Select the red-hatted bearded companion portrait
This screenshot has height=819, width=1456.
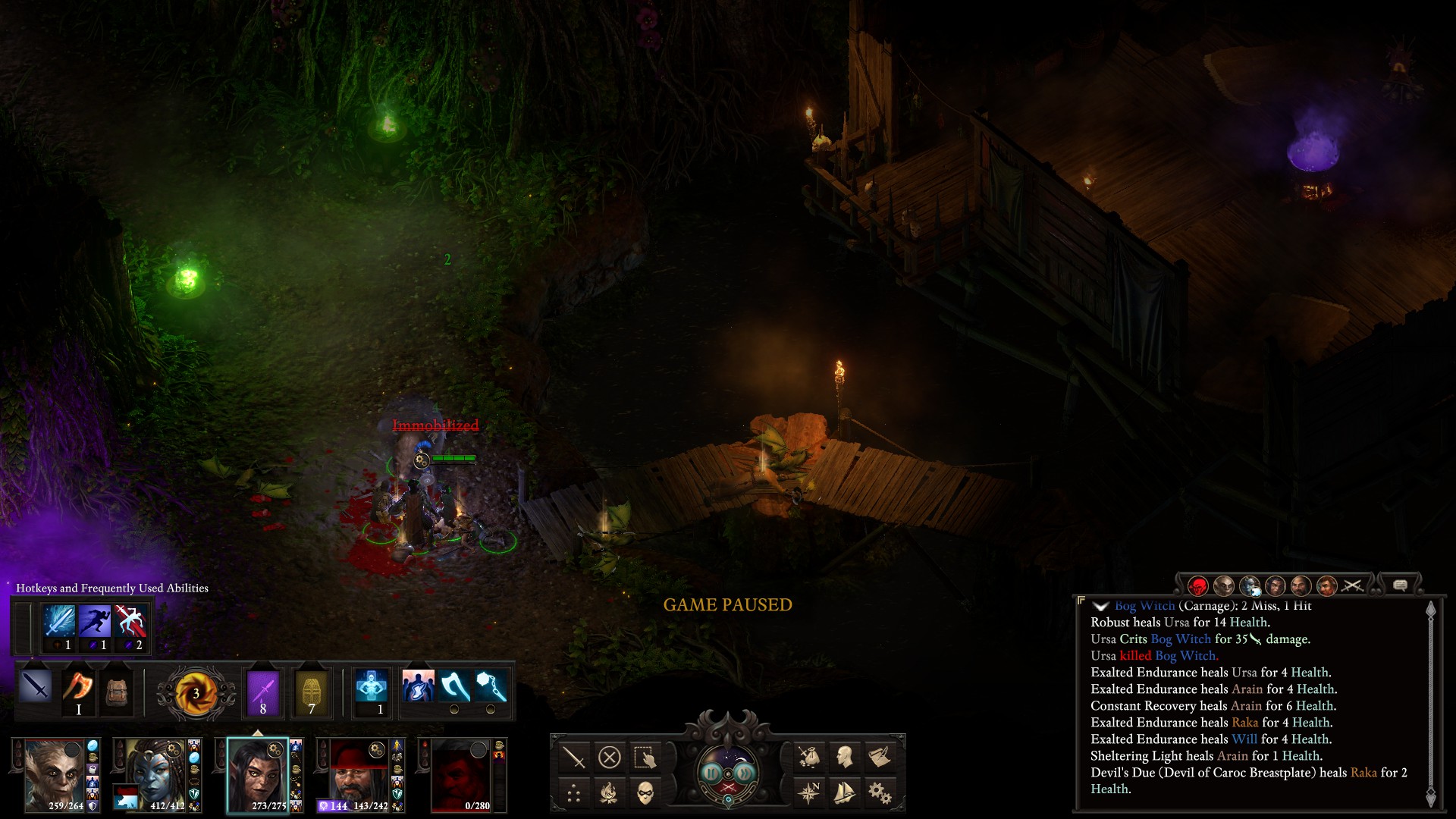click(359, 775)
